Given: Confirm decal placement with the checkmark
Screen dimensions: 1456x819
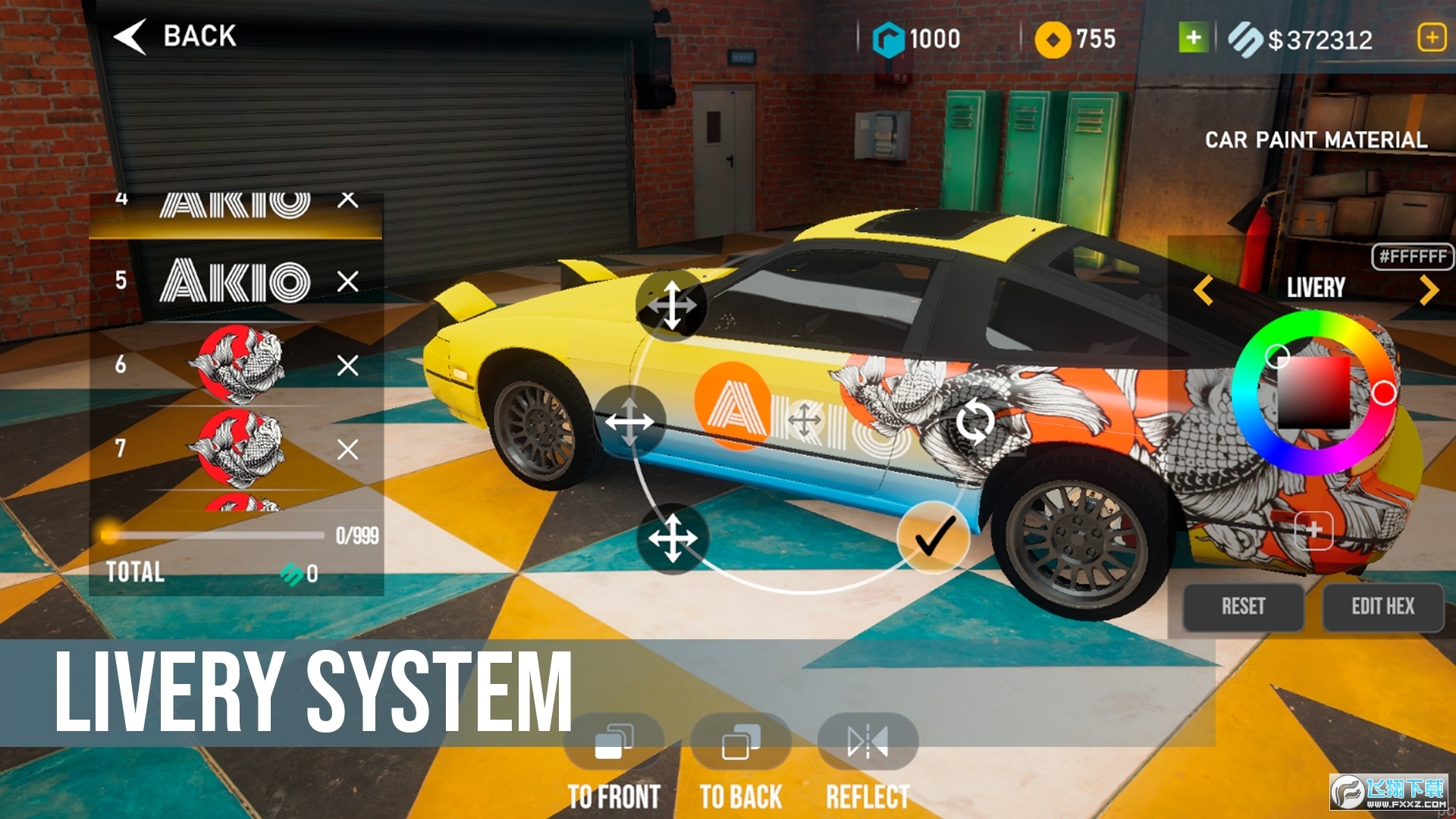Looking at the screenshot, I should (x=934, y=537).
